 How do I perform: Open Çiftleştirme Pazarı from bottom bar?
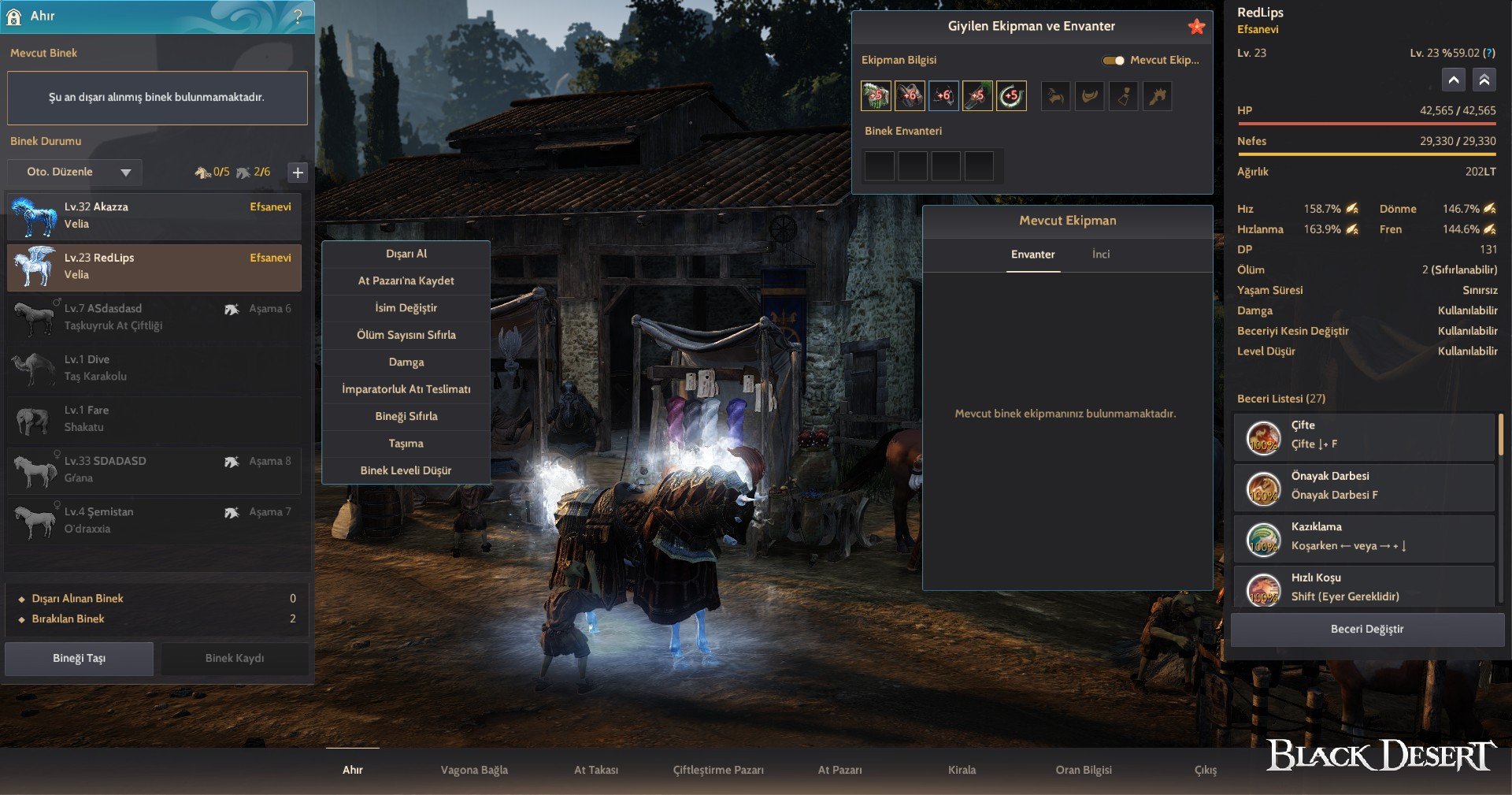(718, 770)
